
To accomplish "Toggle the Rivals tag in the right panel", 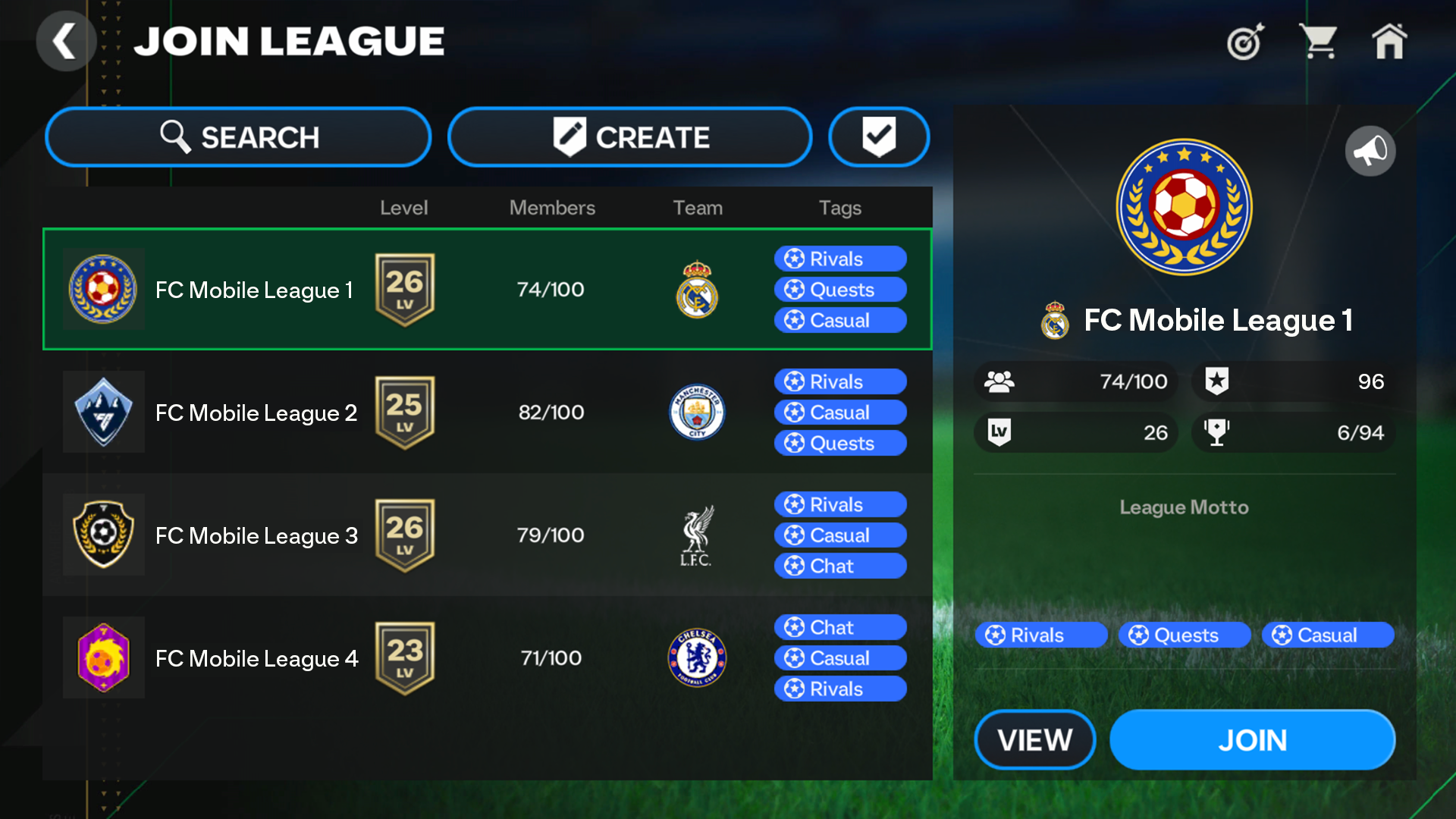I will (1040, 635).
